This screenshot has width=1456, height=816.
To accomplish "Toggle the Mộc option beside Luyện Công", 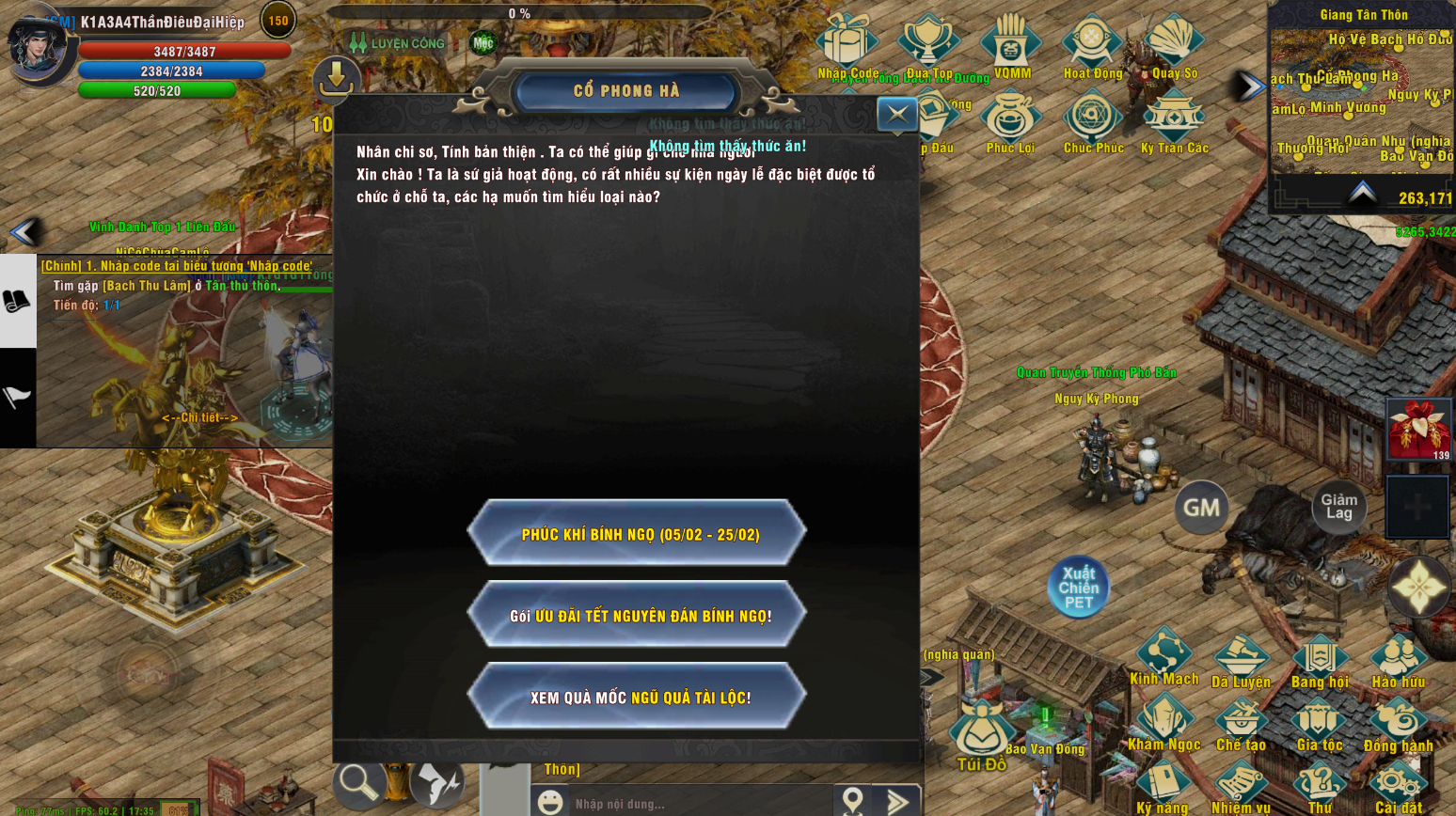I will pos(482,41).
